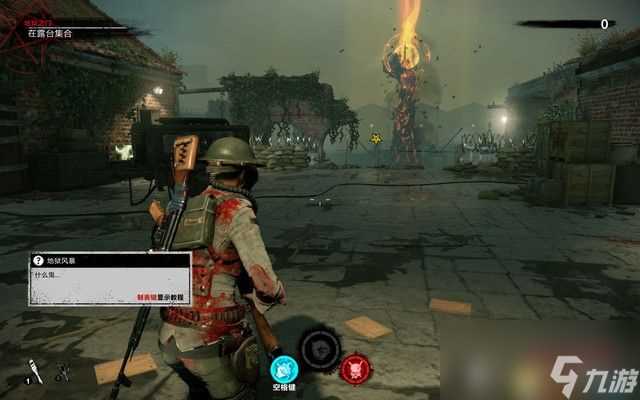This screenshot has width=640, height=400.
Task: Activate the red skull ability
Action: 355,369
